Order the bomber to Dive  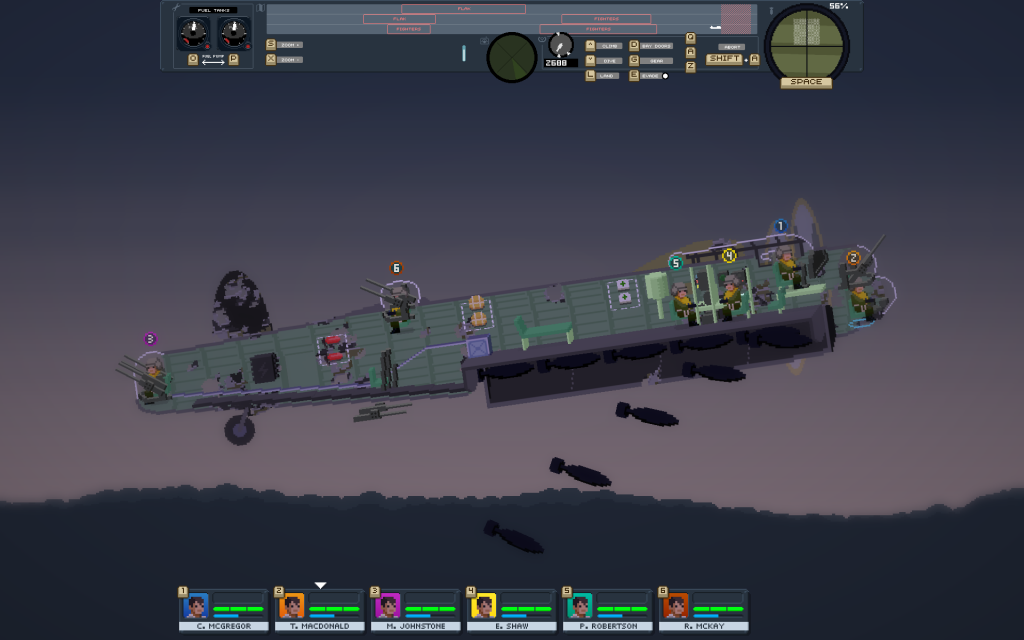[x=611, y=61]
